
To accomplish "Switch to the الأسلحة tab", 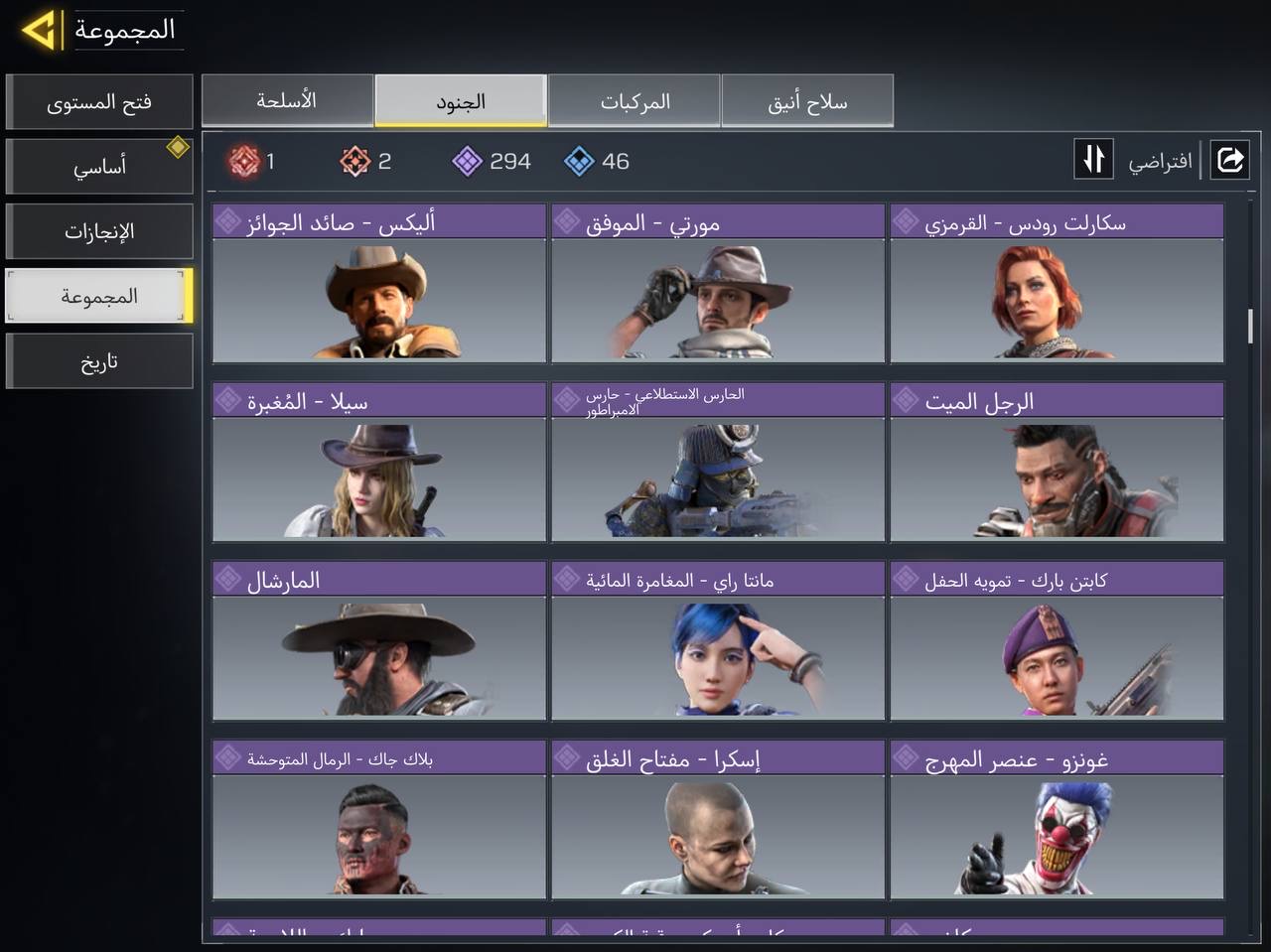I will [x=287, y=101].
